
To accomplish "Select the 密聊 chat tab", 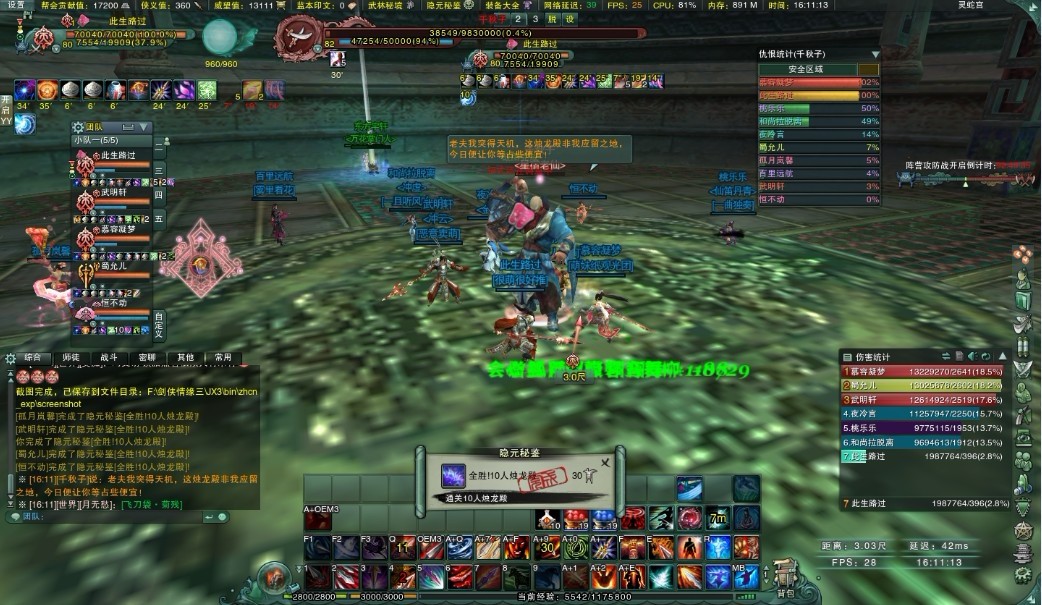I will (x=146, y=357).
